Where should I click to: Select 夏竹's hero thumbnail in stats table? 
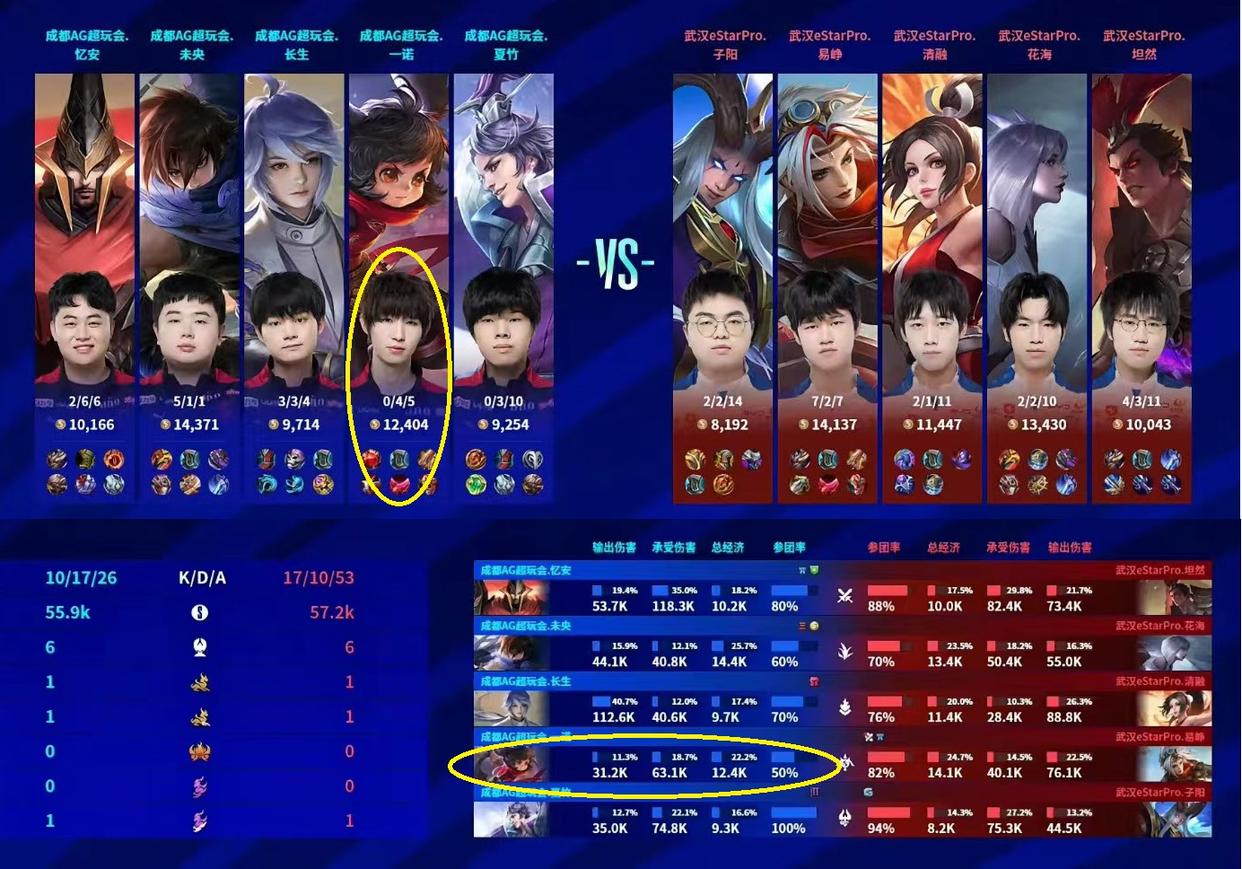coord(511,819)
